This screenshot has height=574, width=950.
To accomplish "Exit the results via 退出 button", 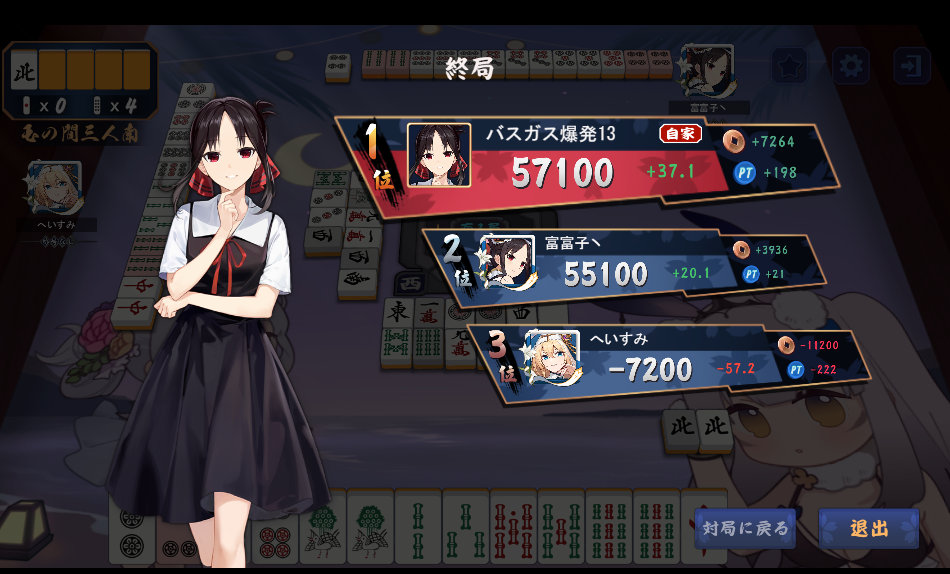I will pos(868,528).
